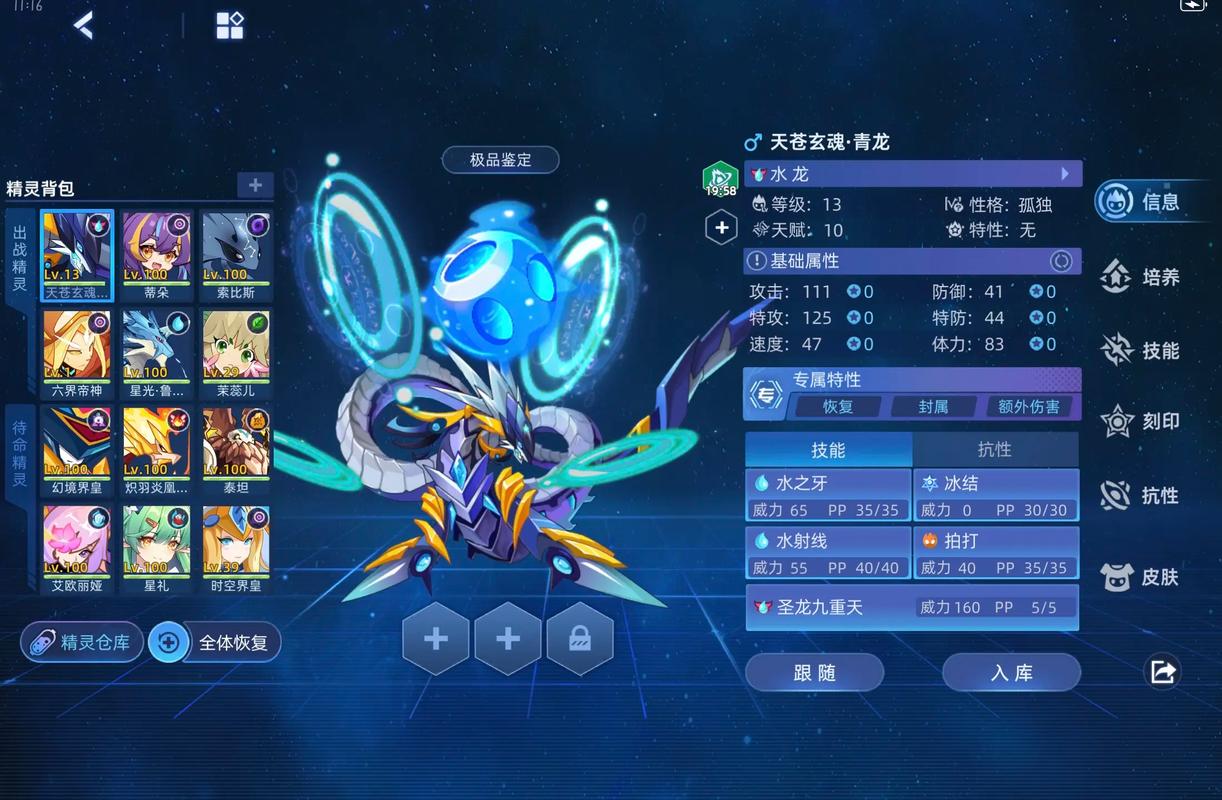Select the 水之牙 skill

828,496
